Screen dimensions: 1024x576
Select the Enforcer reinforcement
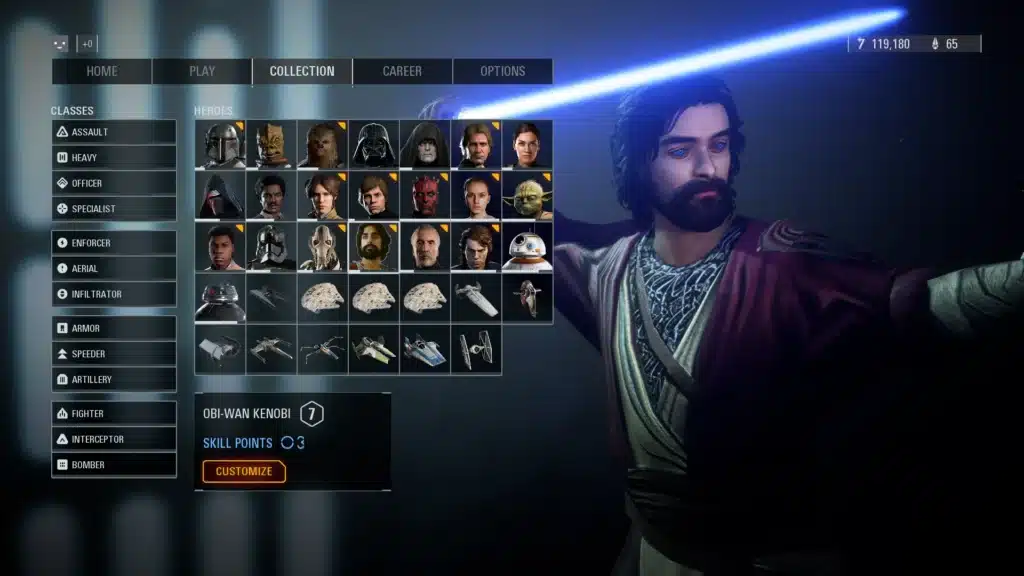click(x=114, y=243)
